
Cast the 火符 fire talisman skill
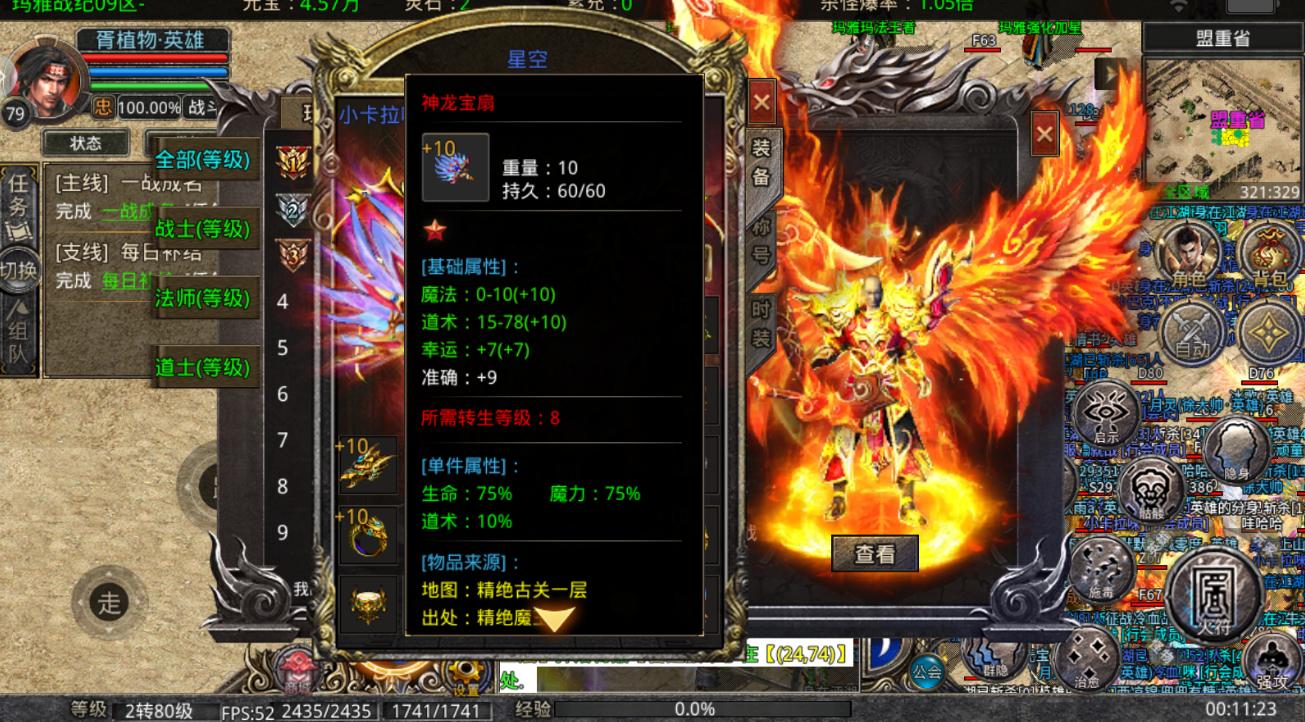coord(1212,600)
